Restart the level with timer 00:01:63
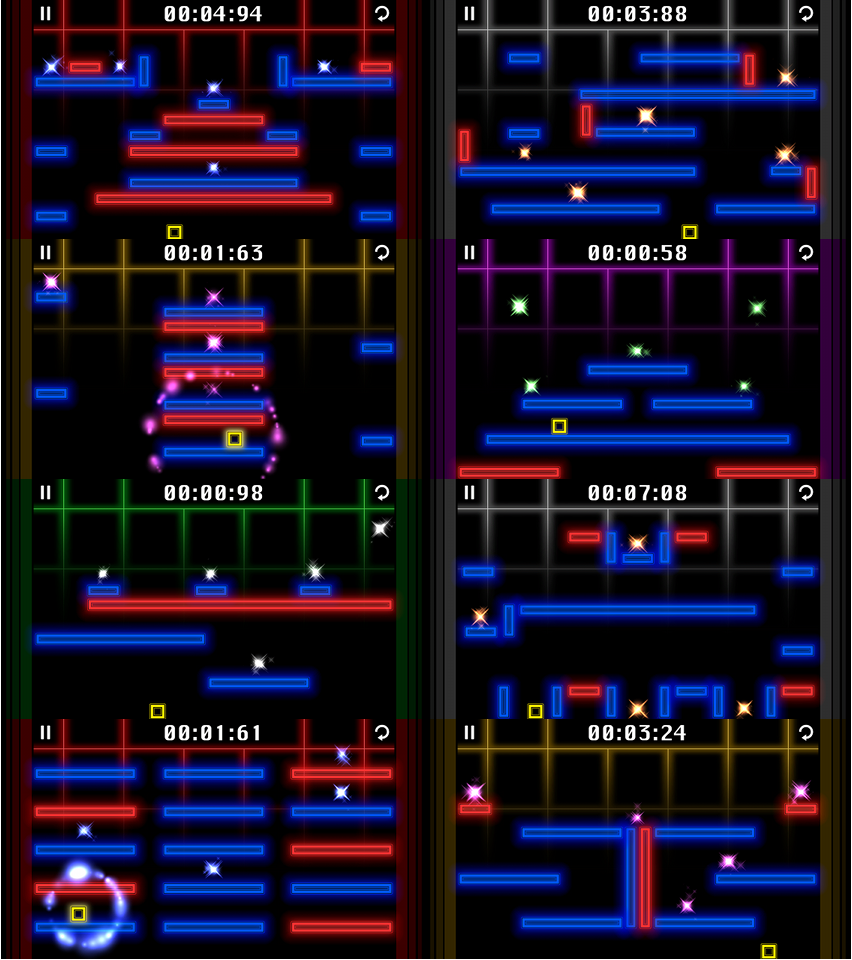This screenshot has height=960, width=852. point(382,253)
